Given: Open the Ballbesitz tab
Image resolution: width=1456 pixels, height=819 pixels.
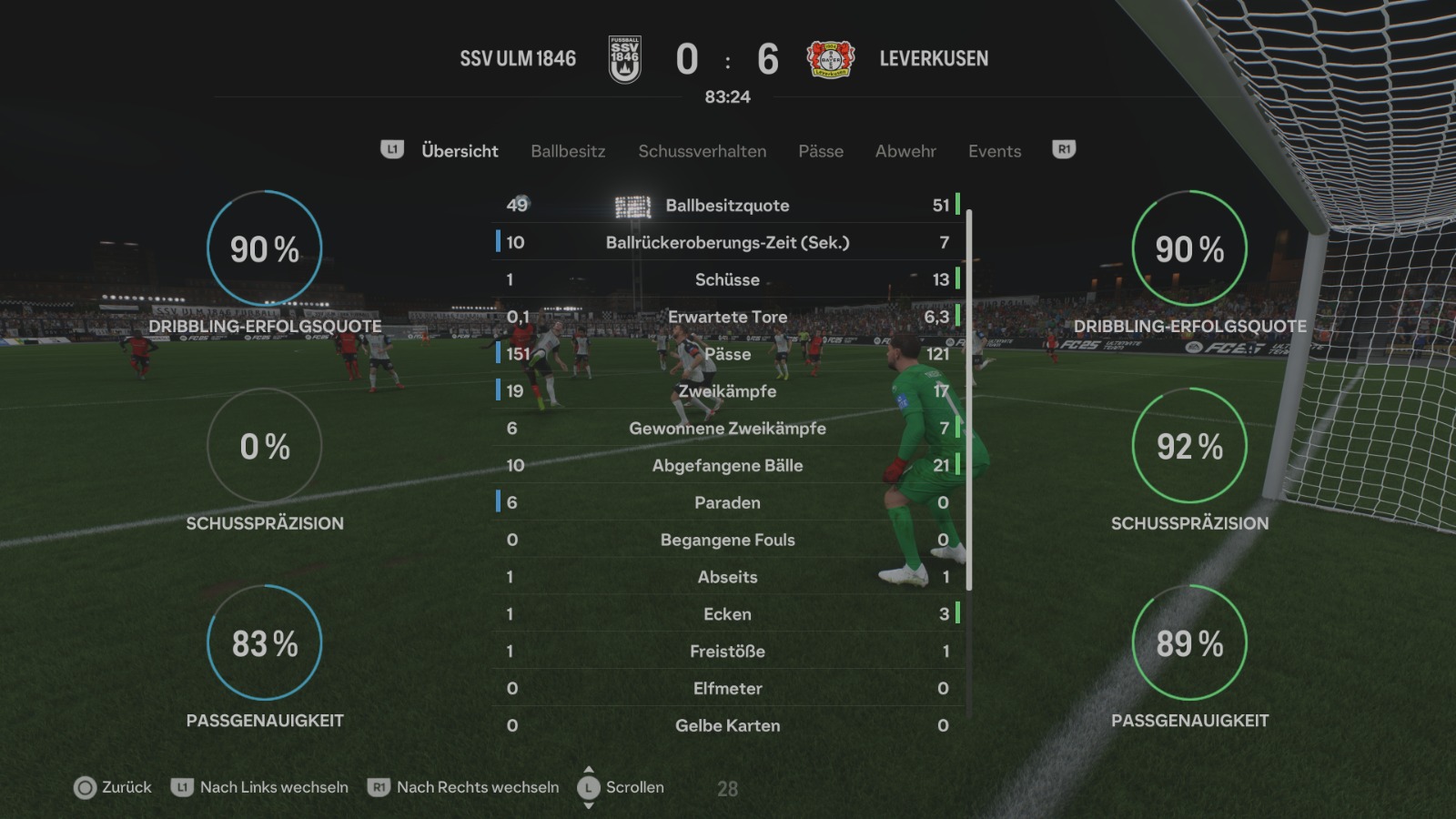Looking at the screenshot, I should tap(568, 151).
